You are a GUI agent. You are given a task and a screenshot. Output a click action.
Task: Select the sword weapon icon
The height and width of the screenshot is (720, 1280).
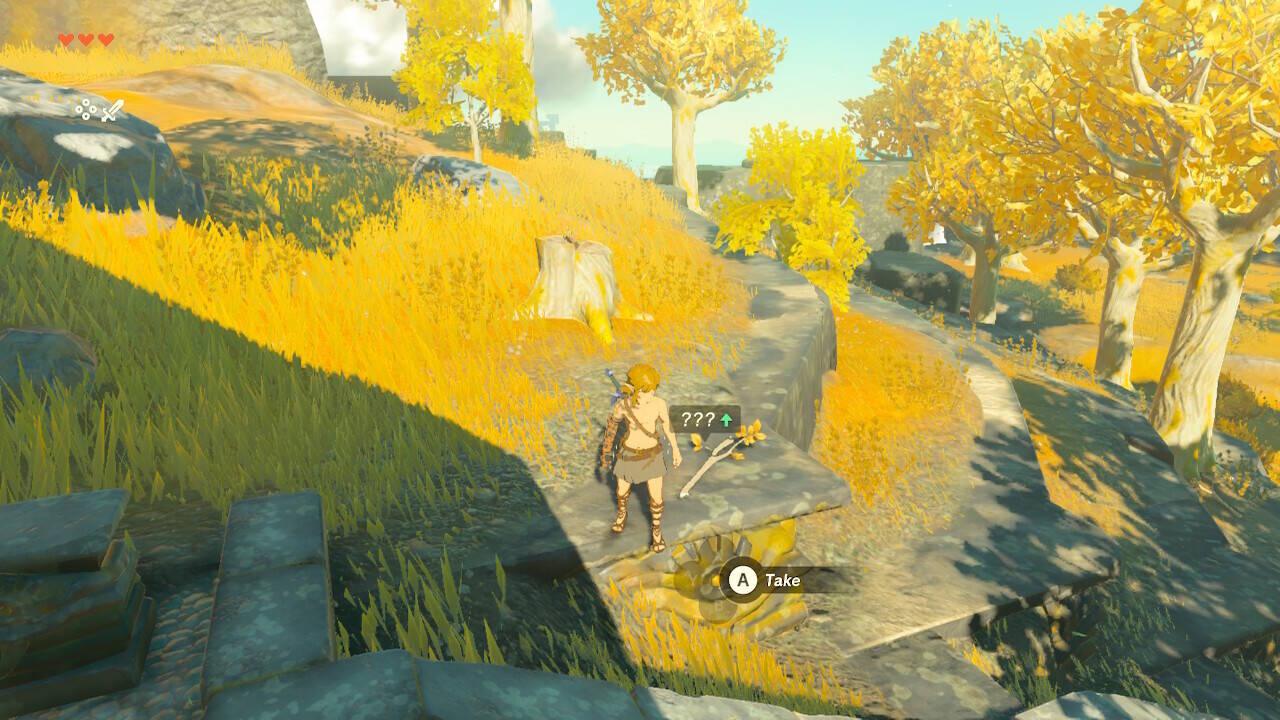tap(112, 109)
